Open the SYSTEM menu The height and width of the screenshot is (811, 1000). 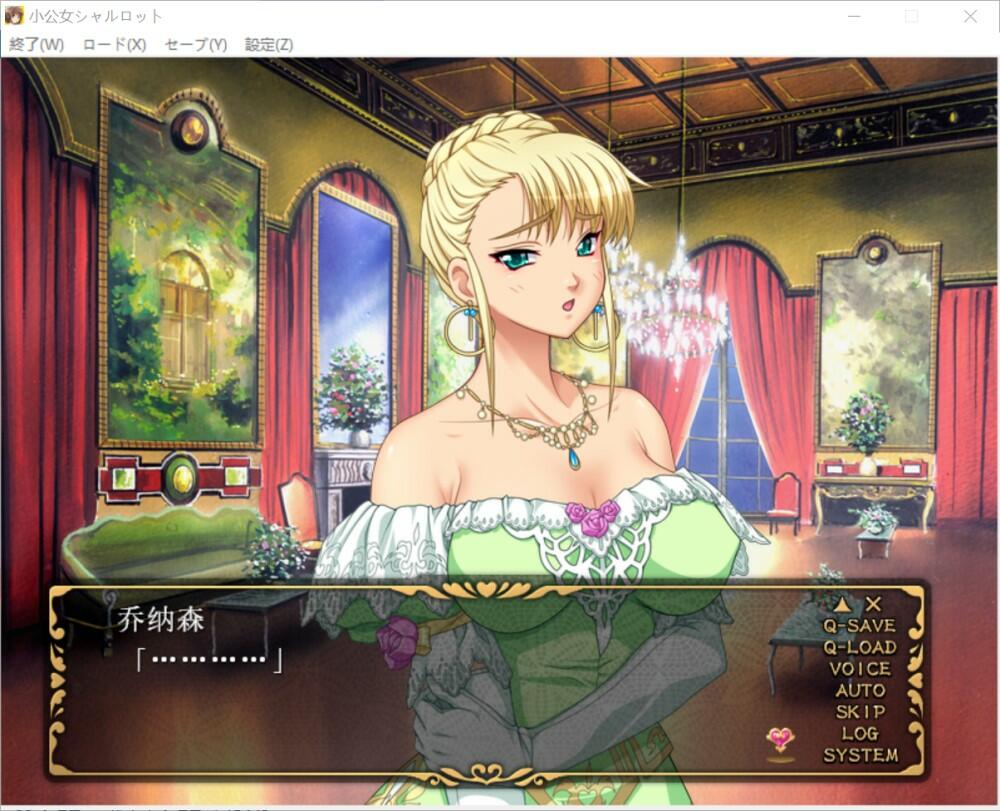pos(859,756)
